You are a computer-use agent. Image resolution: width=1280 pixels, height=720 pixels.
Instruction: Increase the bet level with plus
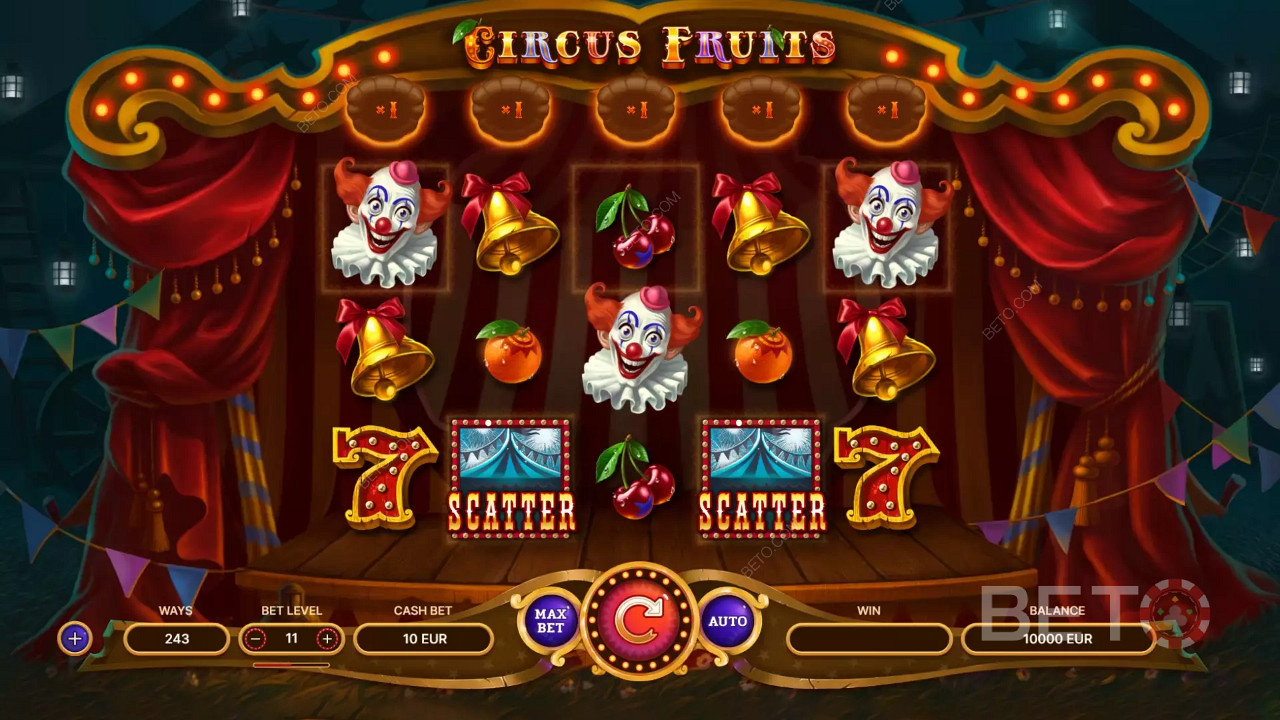[326, 638]
